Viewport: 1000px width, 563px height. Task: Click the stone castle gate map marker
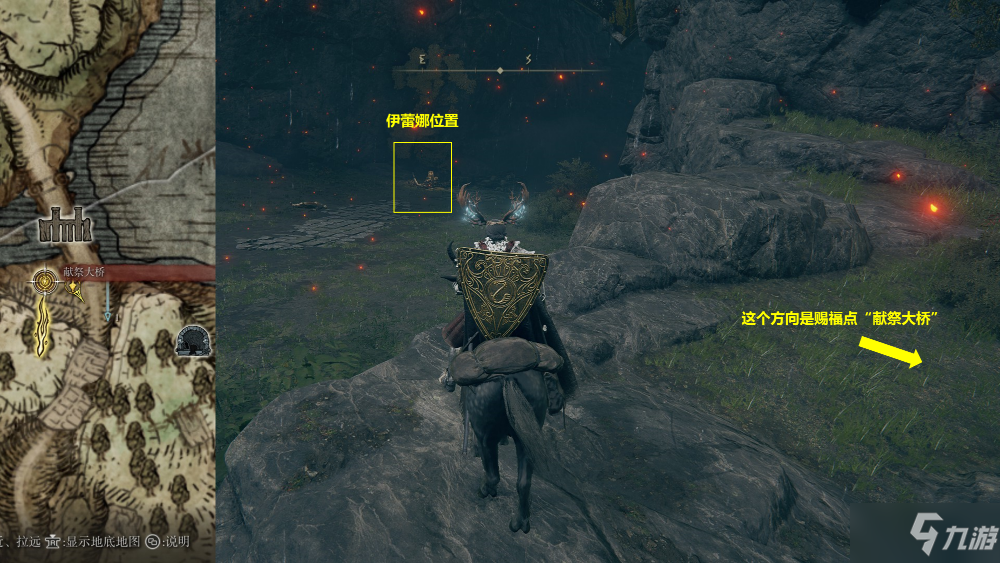point(65,226)
